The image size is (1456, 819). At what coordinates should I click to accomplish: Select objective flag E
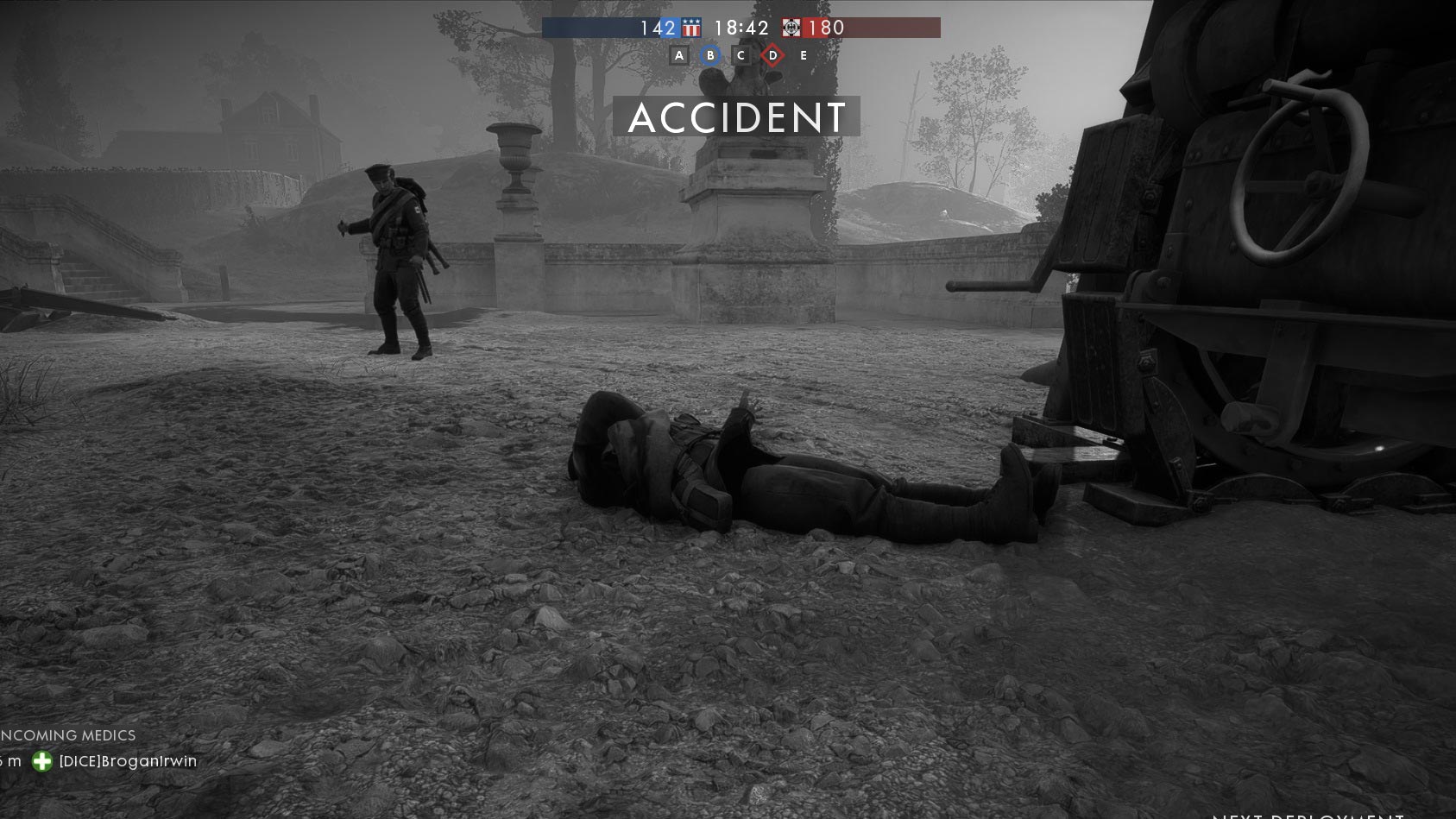pos(804,56)
